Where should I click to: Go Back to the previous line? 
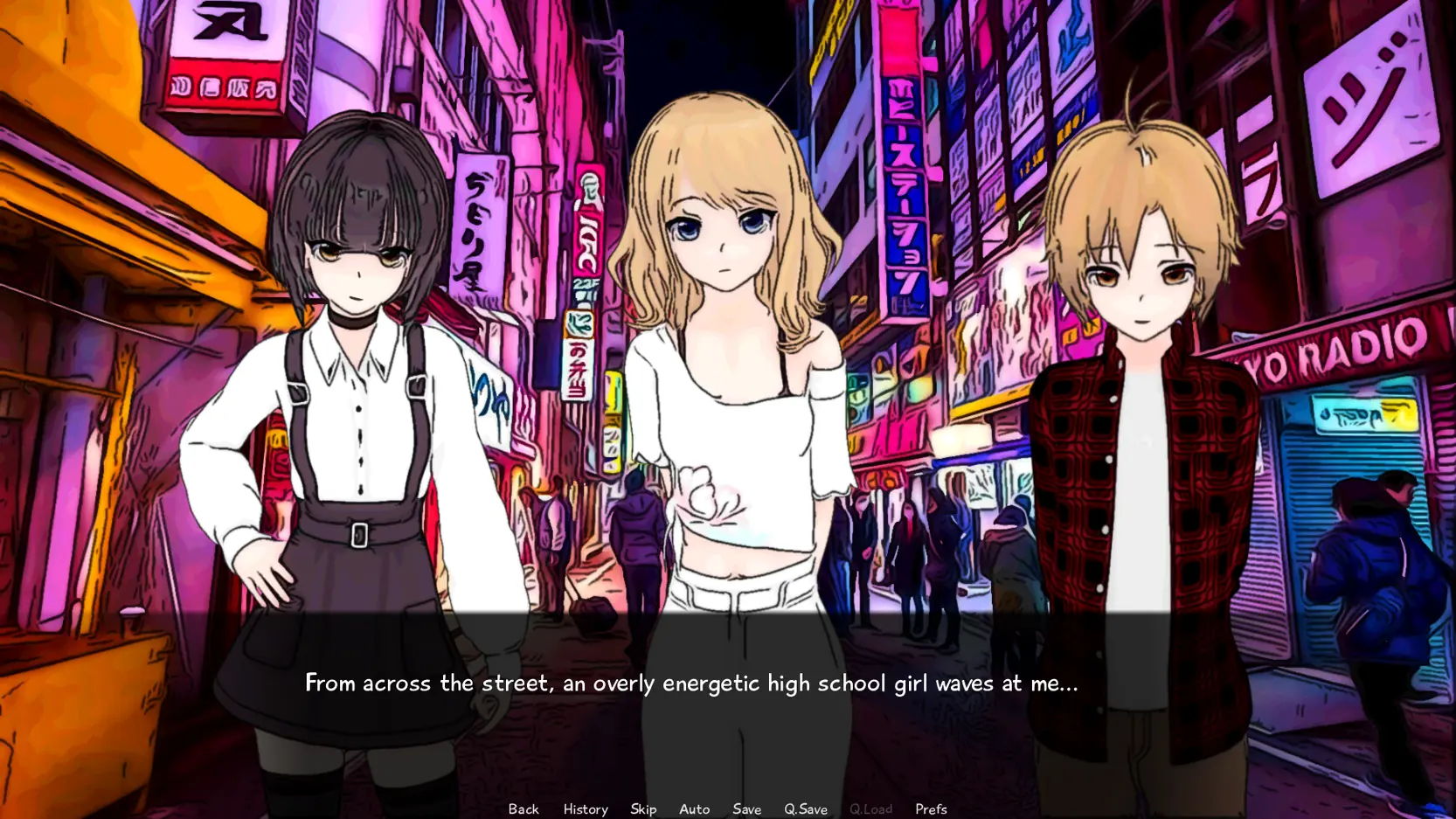523,809
